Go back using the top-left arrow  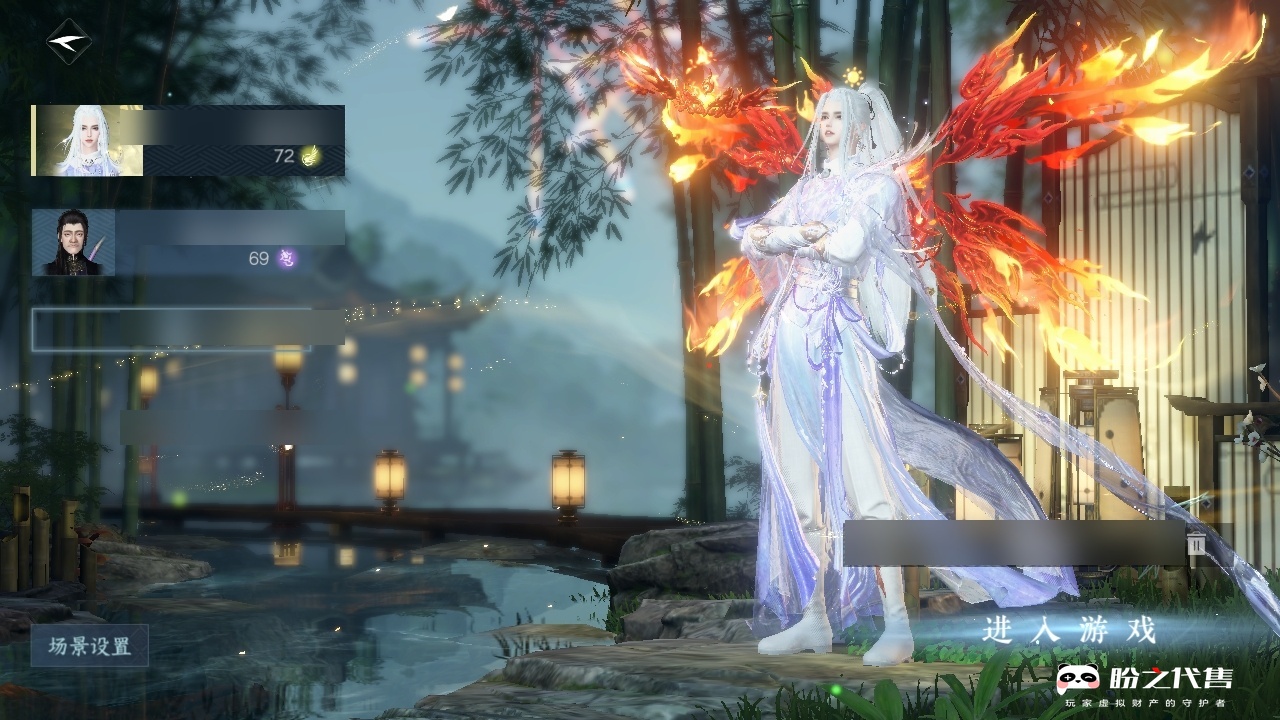tap(68, 42)
